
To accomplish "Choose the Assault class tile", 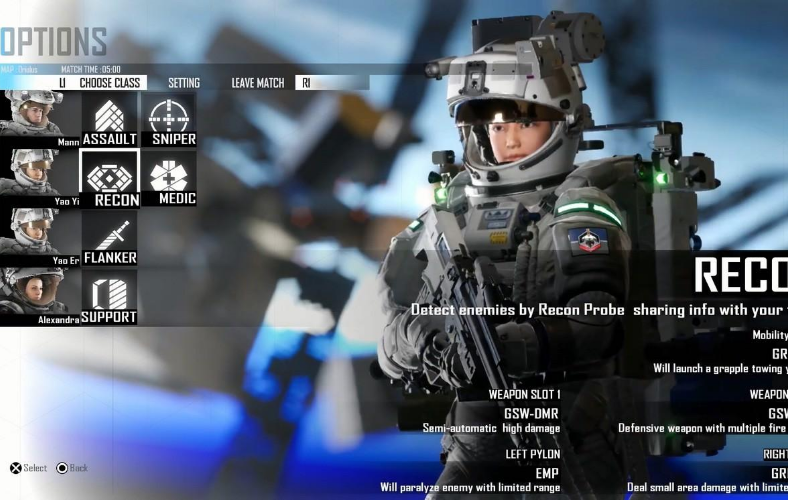I will coord(109,120).
